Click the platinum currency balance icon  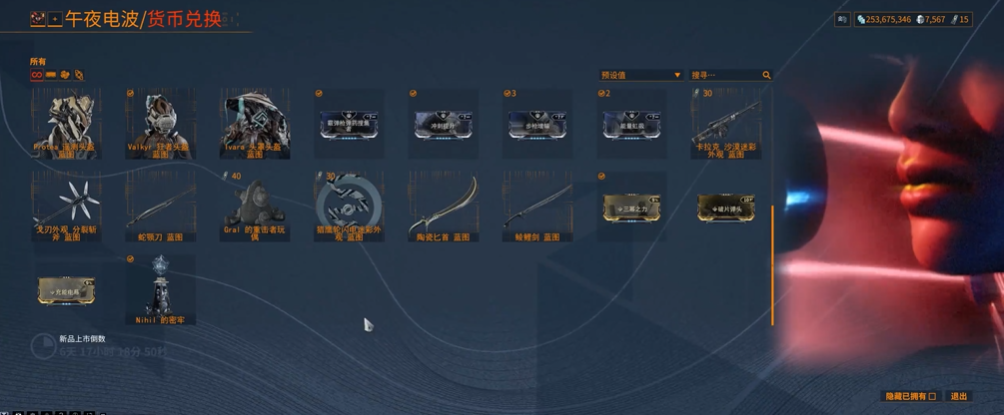921,19
